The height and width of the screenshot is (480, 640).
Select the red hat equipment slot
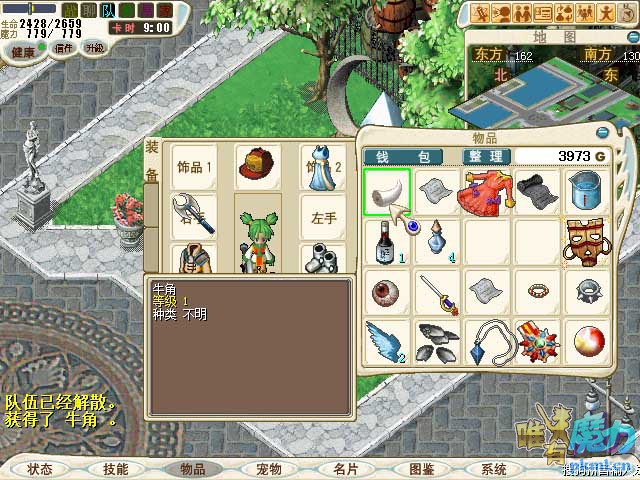coord(258,166)
